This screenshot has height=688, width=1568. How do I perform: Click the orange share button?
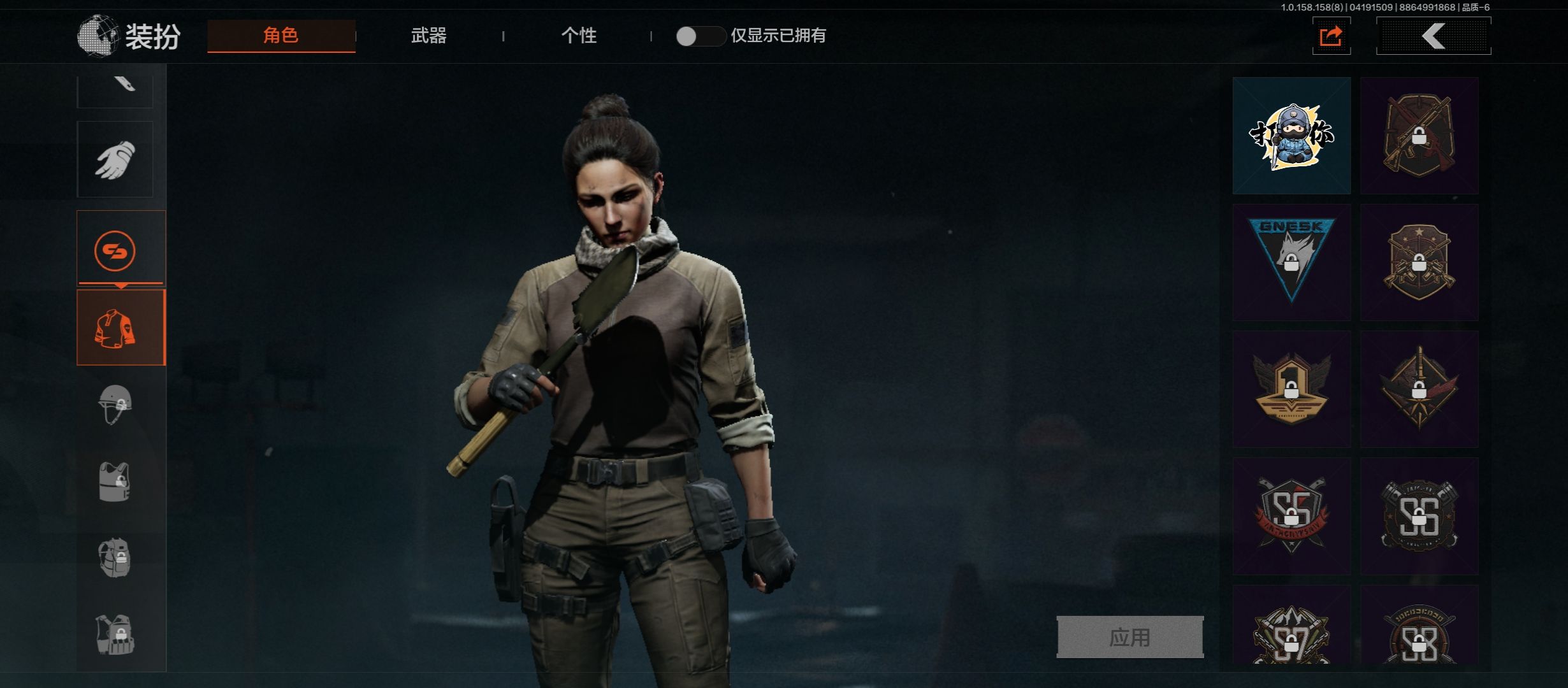point(1331,36)
